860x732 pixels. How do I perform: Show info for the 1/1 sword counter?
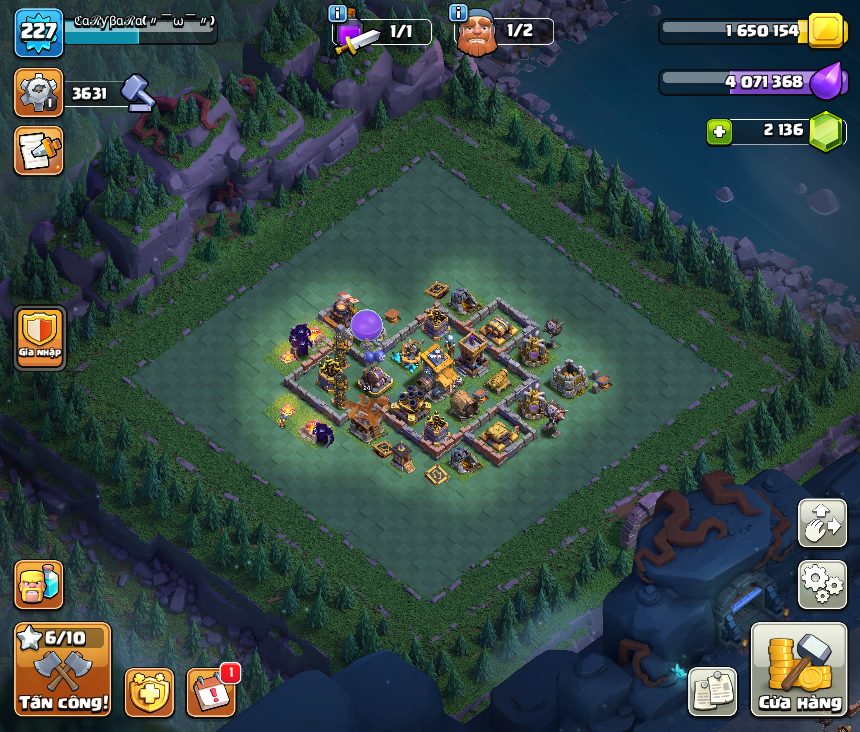[x=339, y=13]
